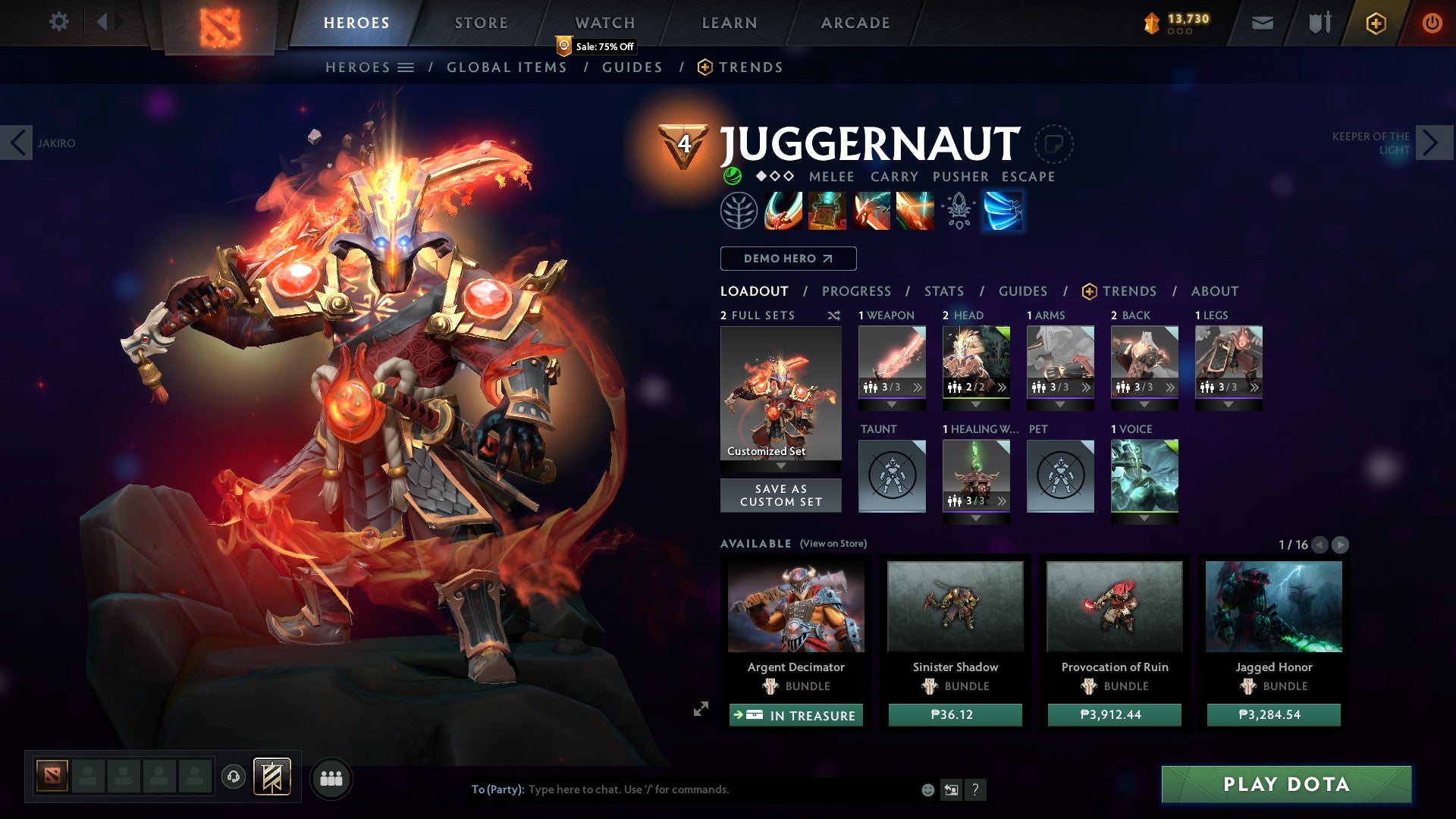The image size is (1456, 819).
Task: Open the Armory shield-and-sword icon
Action: pos(1318,22)
